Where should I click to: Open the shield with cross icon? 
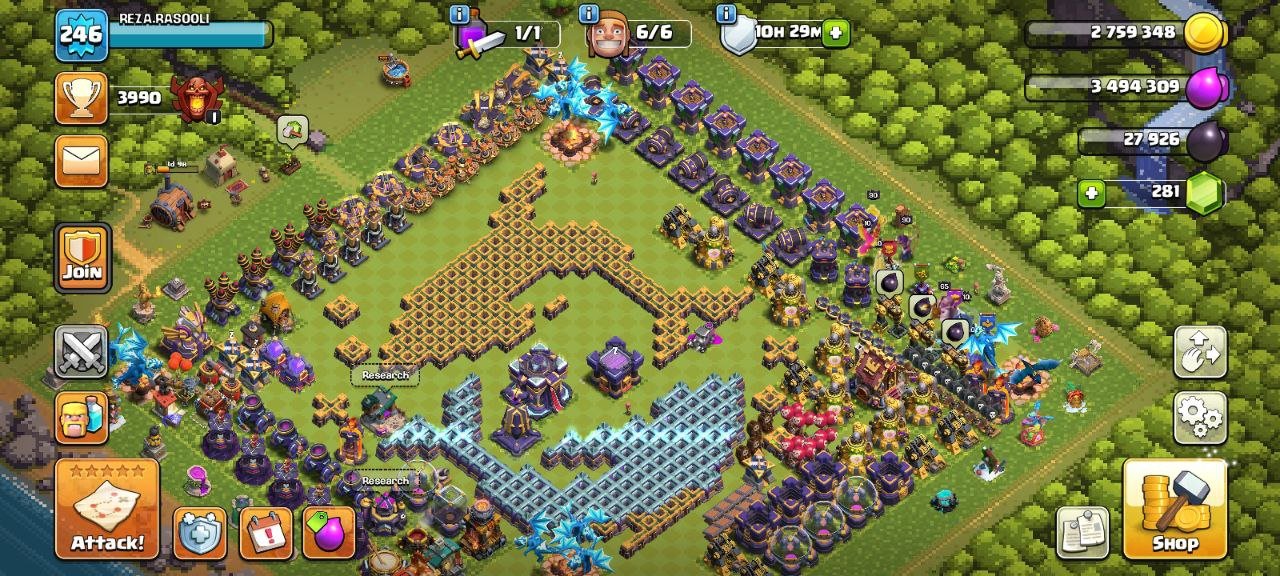click(200, 533)
